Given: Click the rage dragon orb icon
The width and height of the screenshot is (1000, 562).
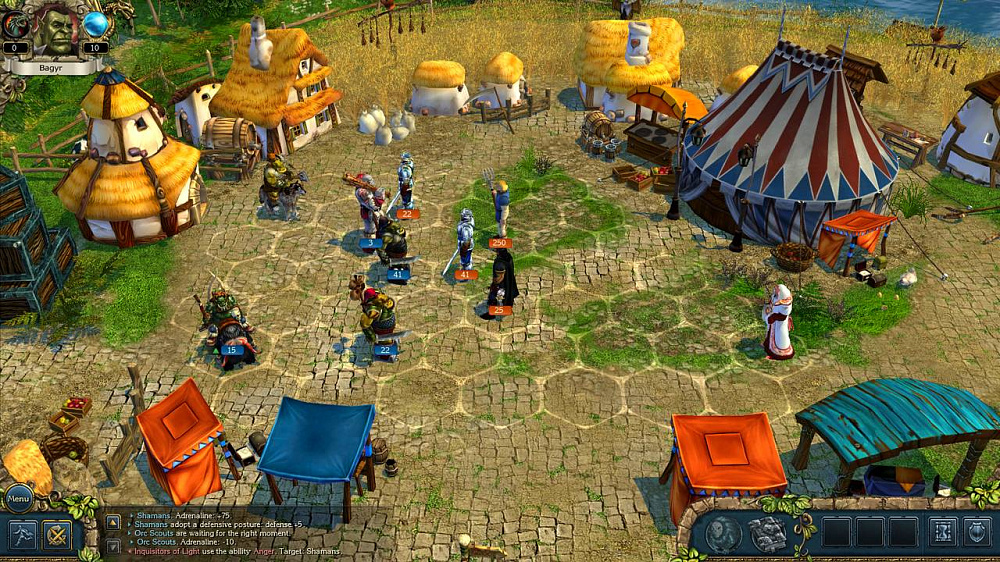Looking at the screenshot, I should pyautogui.click(x=15, y=25).
